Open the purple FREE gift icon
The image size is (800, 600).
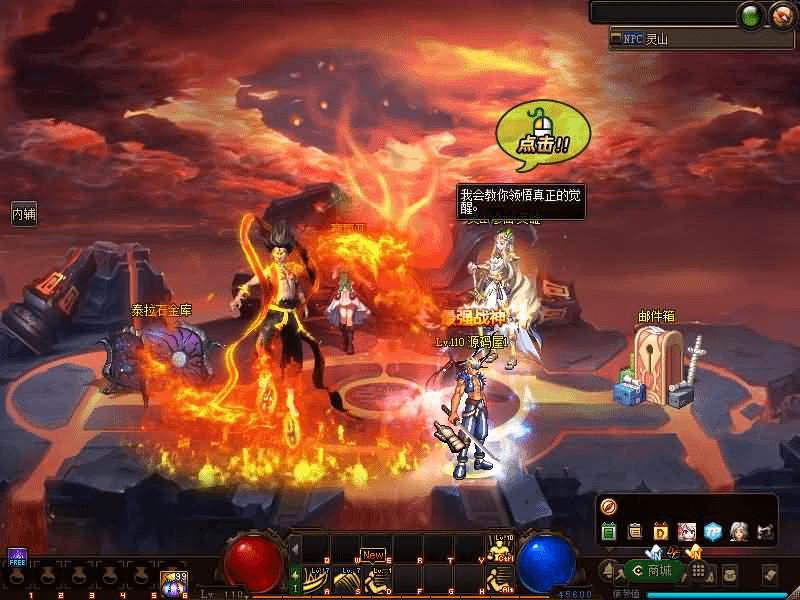click(17, 557)
